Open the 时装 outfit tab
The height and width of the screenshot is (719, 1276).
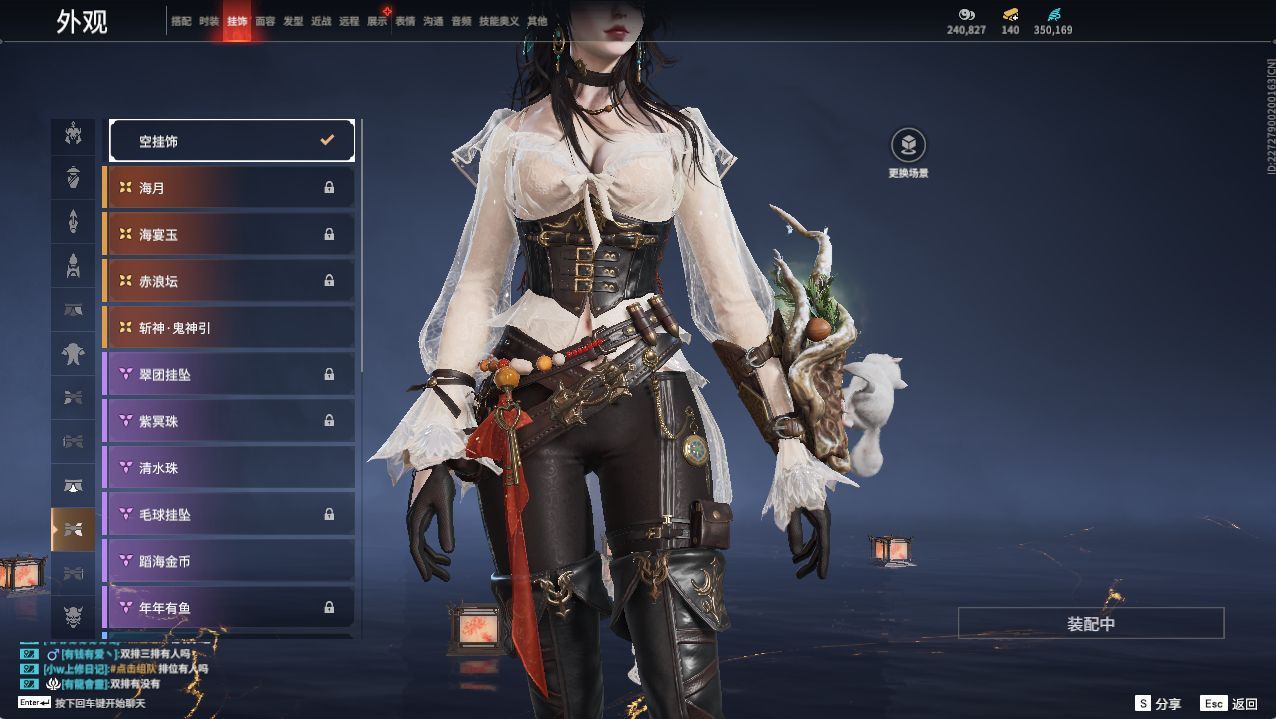click(x=209, y=21)
